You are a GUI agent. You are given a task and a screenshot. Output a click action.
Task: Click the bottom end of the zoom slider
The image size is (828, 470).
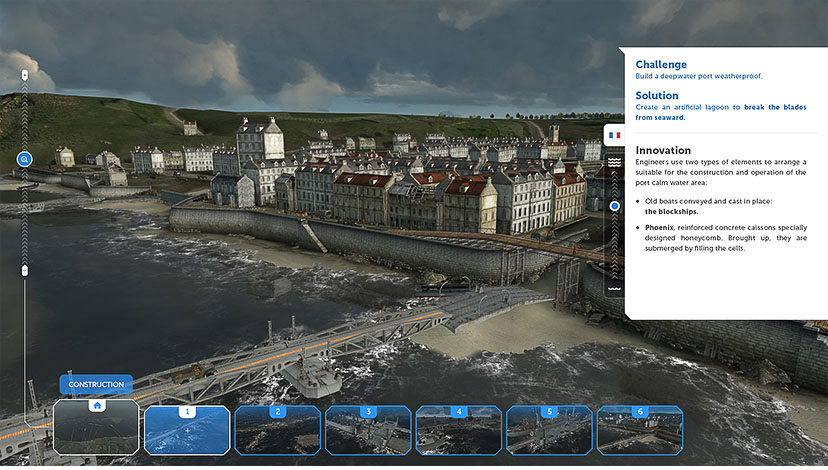[x=25, y=271]
